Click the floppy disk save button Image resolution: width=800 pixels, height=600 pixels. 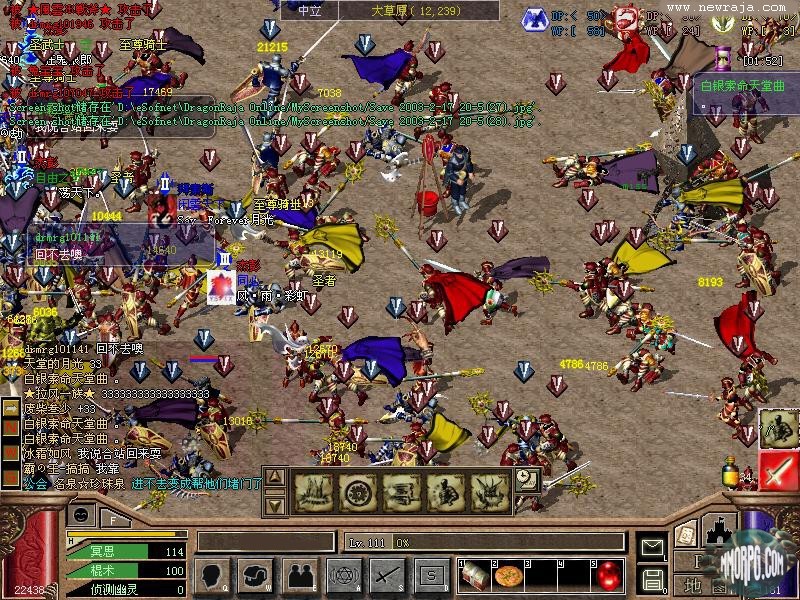pyautogui.click(x=653, y=578)
